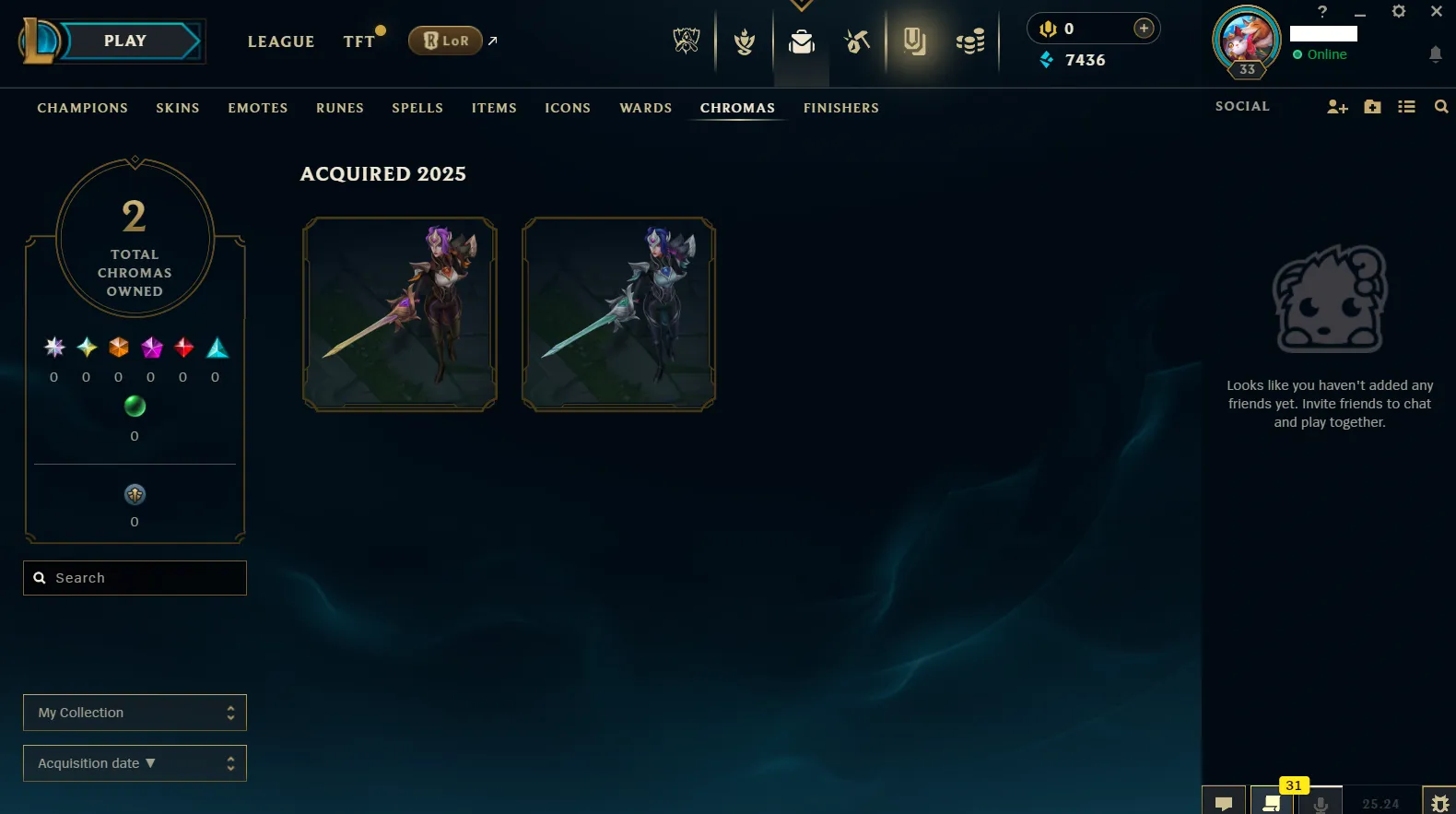The height and width of the screenshot is (814, 1456).
Task: Switch to the FINISHERS tab
Action: [x=840, y=108]
